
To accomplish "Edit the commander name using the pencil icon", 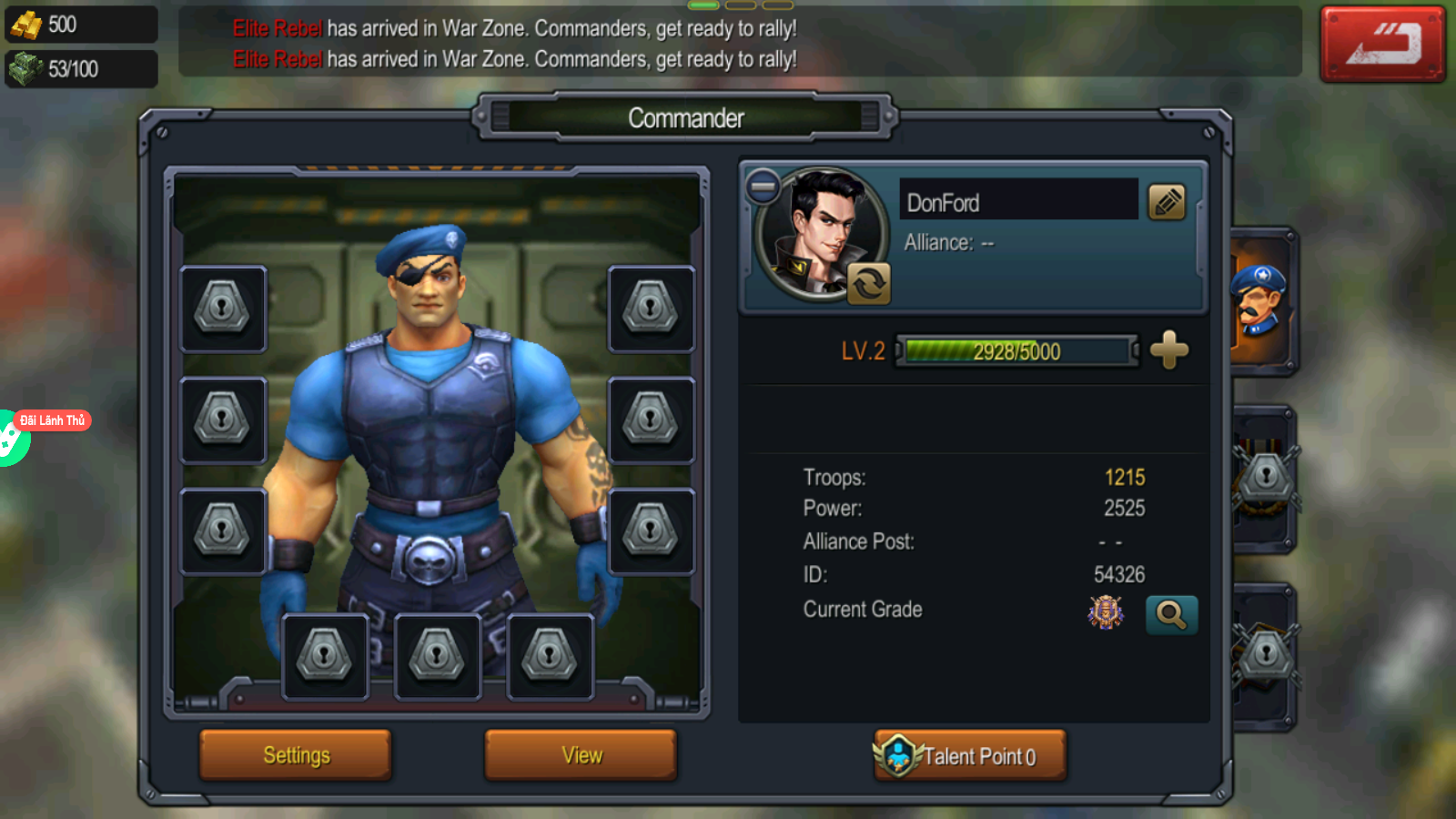I will (1168, 201).
